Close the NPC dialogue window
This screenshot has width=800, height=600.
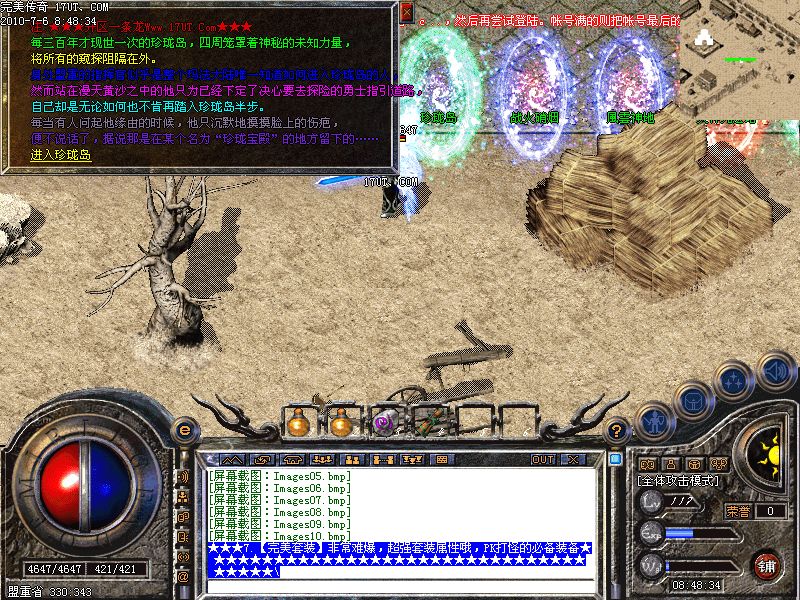click(x=407, y=13)
